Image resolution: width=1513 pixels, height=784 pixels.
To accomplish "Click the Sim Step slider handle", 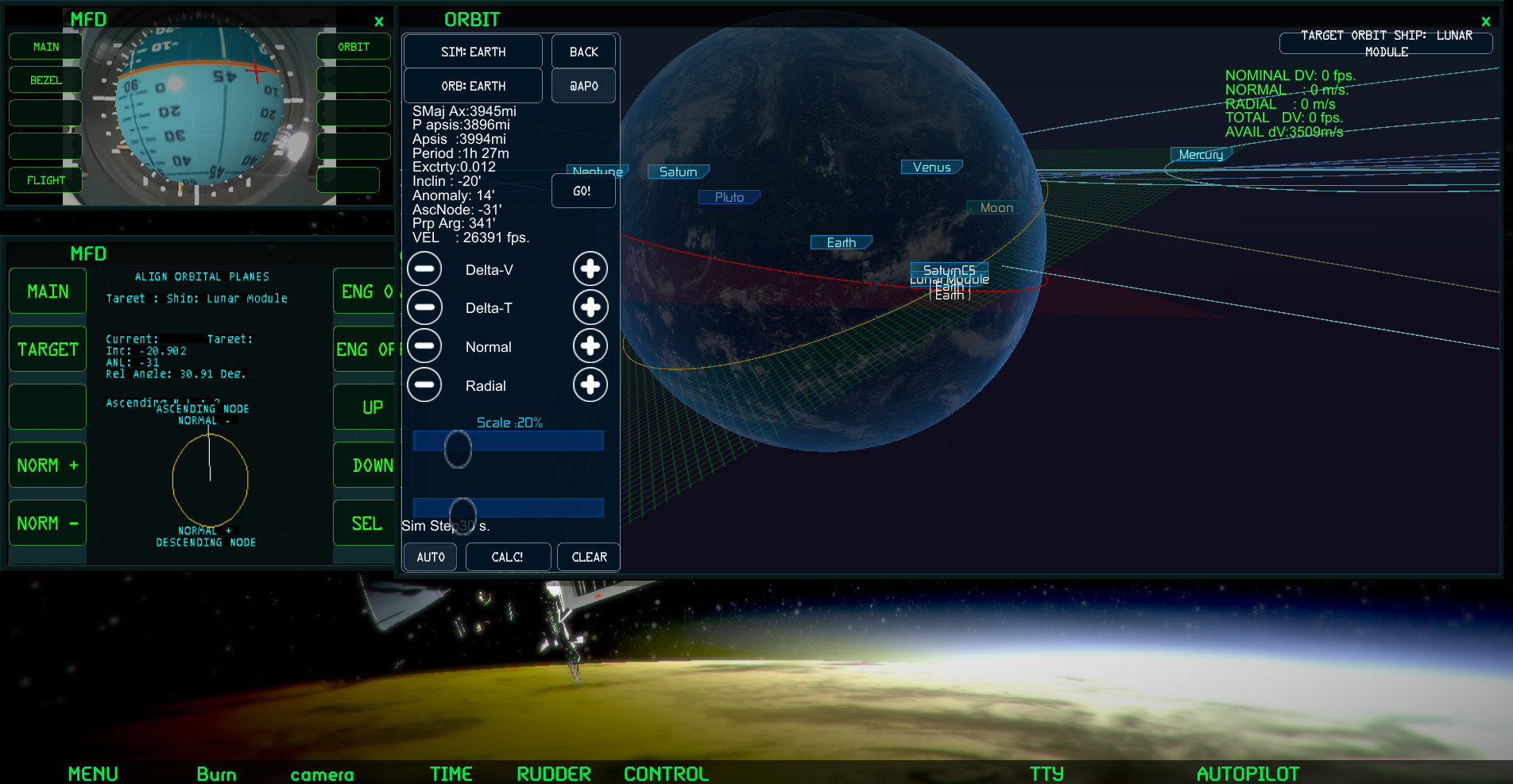I will (462, 515).
